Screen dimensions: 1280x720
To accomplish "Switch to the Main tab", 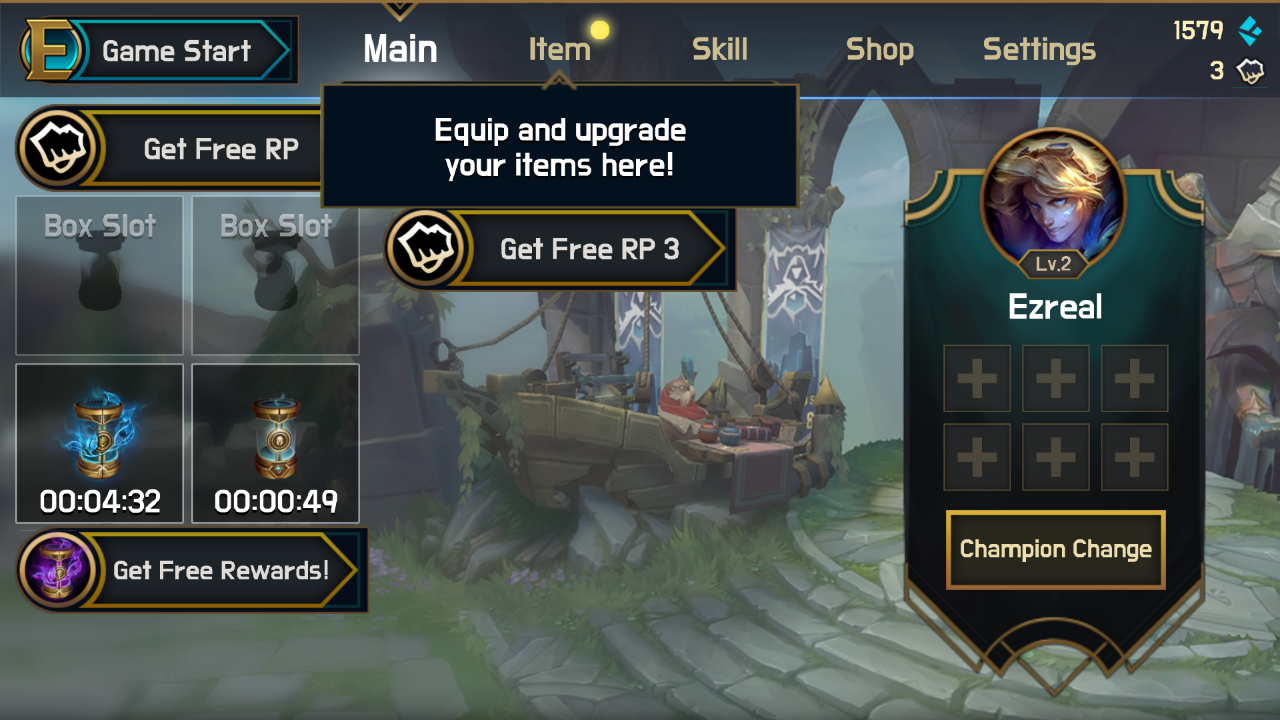I will [400, 49].
